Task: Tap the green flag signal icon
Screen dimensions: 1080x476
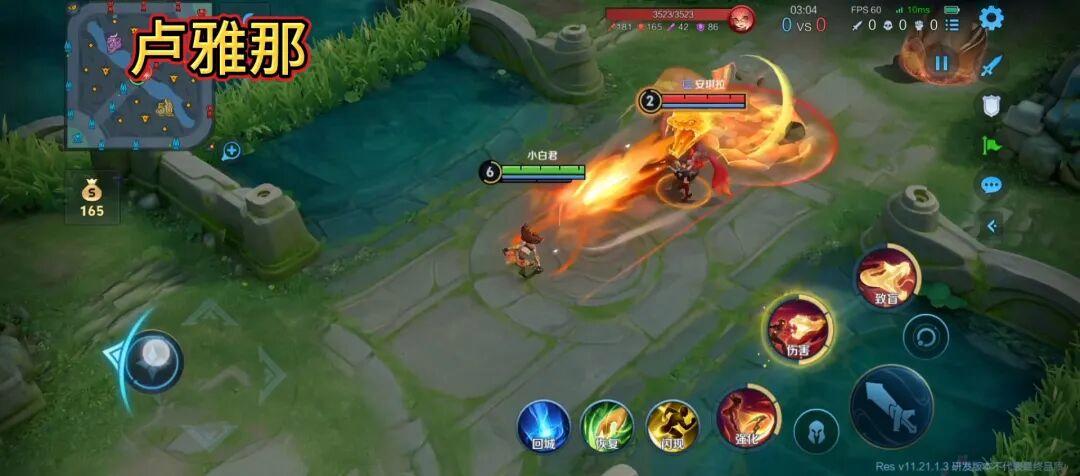Action: [x=991, y=145]
